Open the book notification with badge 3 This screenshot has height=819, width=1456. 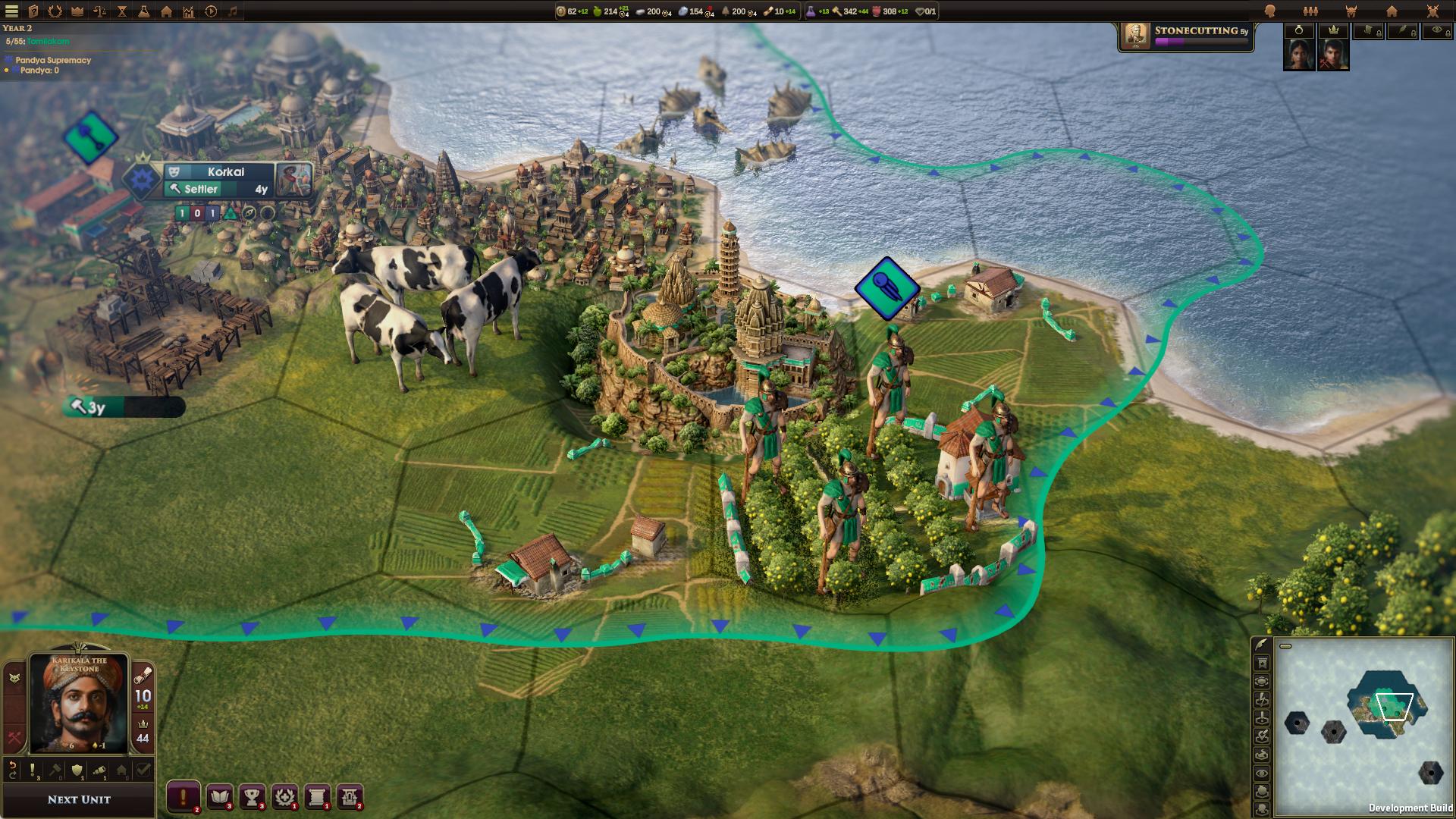pos(219,796)
